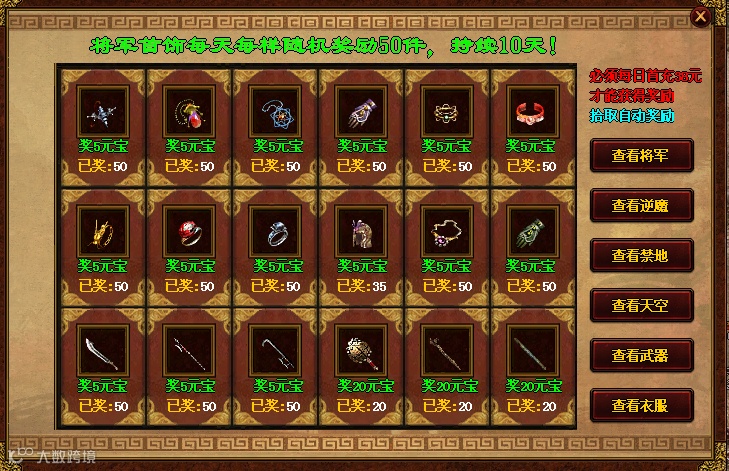The height and width of the screenshot is (471, 729).
Task: Show the 查看逆魔 rewards
Action: 640,205
